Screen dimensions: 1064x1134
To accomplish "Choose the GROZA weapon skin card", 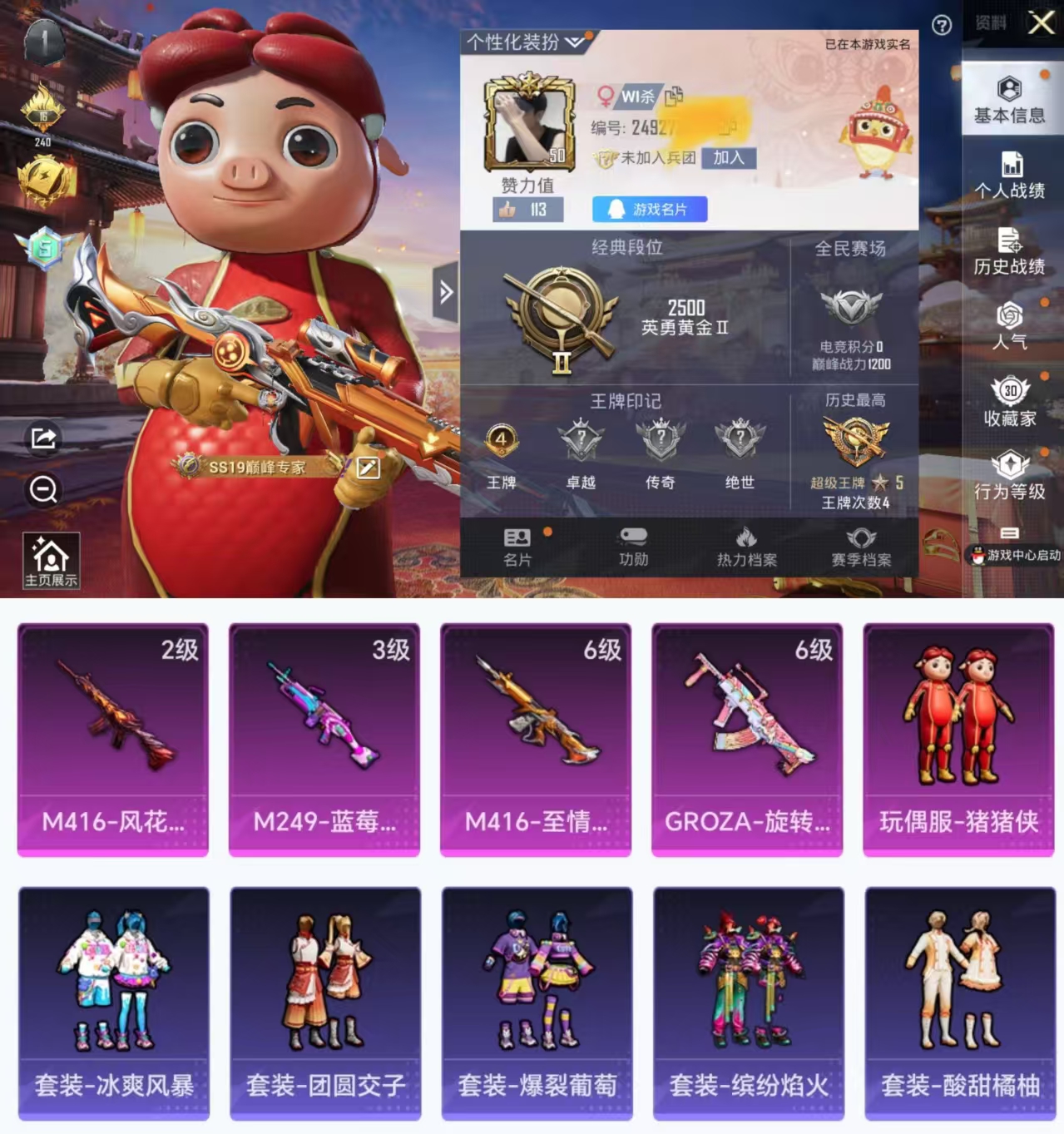I will click(747, 739).
